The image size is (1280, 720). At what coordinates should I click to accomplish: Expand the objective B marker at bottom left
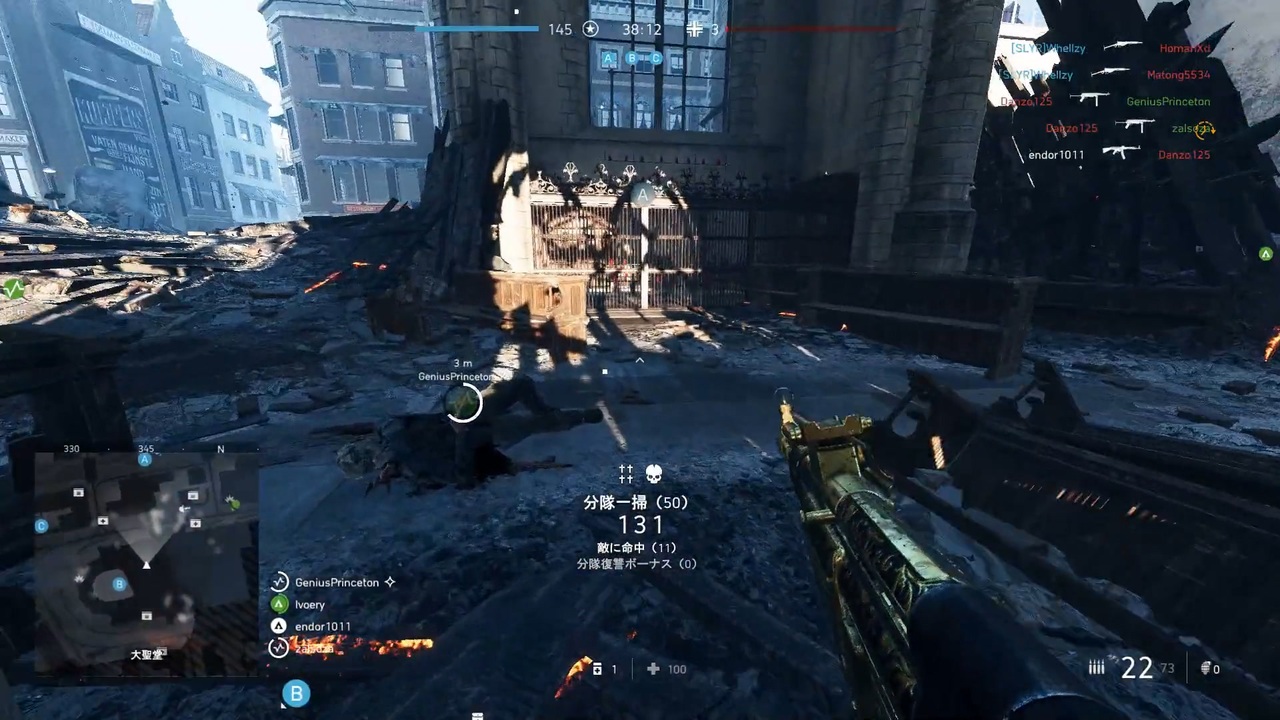296,693
